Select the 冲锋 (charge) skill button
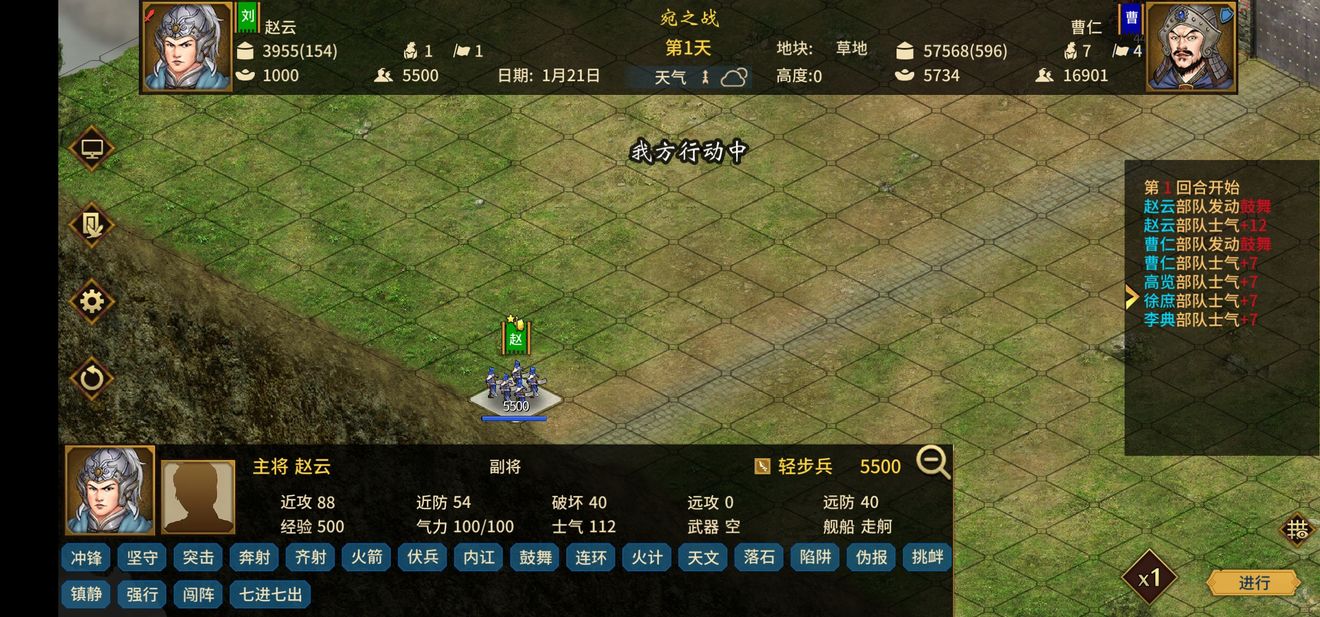Screen dimensions: 1320x617 tap(86, 557)
